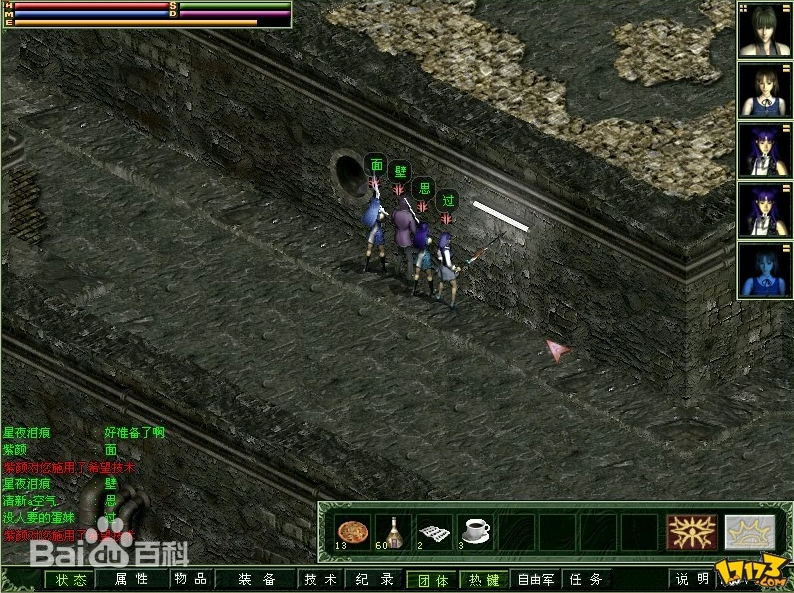
Task: Open the 纪录 records menu
Action: point(374,579)
